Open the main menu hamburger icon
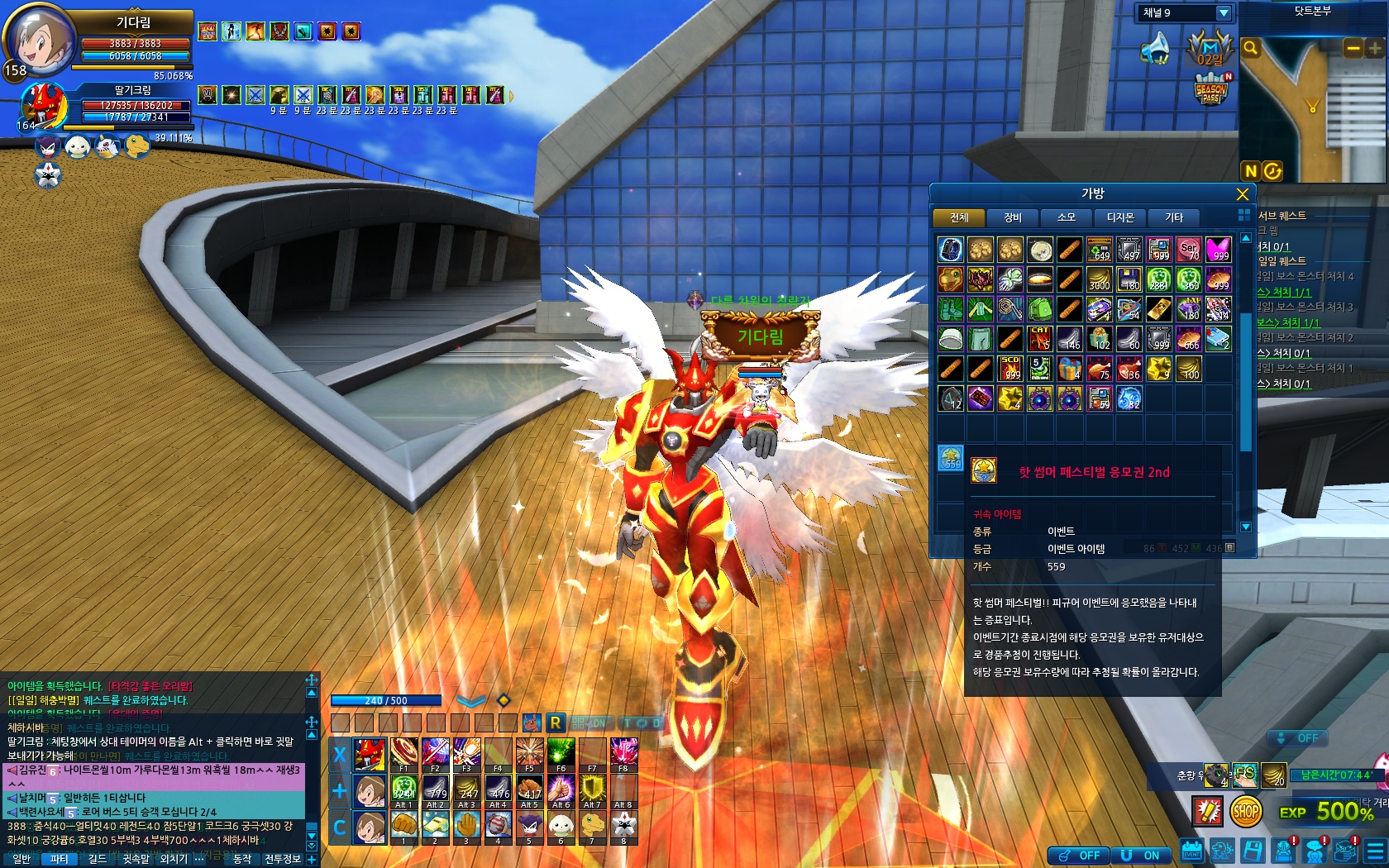 [x=1374, y=851]
